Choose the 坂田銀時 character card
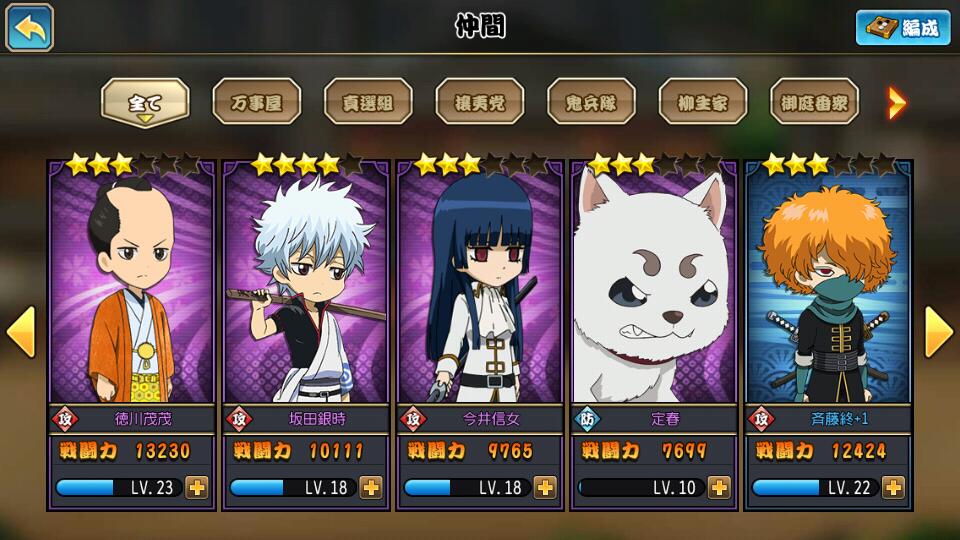Image resolution: width=960 pixels, height=540 pixels. (305, 290)
